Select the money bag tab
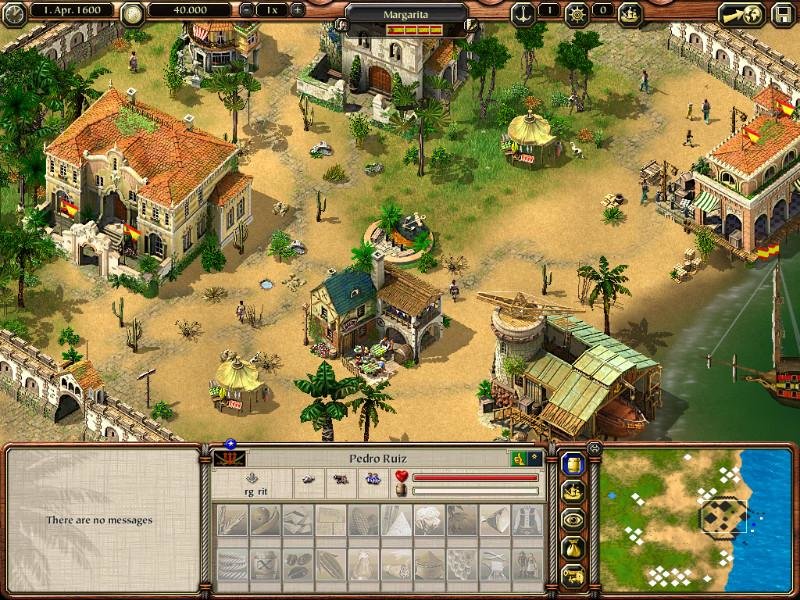The image size is (800, 600). [573, 548]
